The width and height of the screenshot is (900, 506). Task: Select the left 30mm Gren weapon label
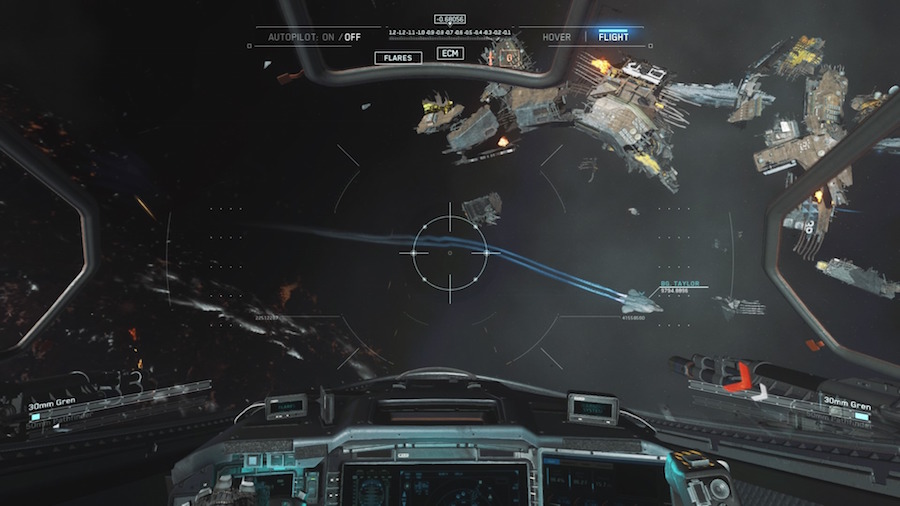point(52,406)
